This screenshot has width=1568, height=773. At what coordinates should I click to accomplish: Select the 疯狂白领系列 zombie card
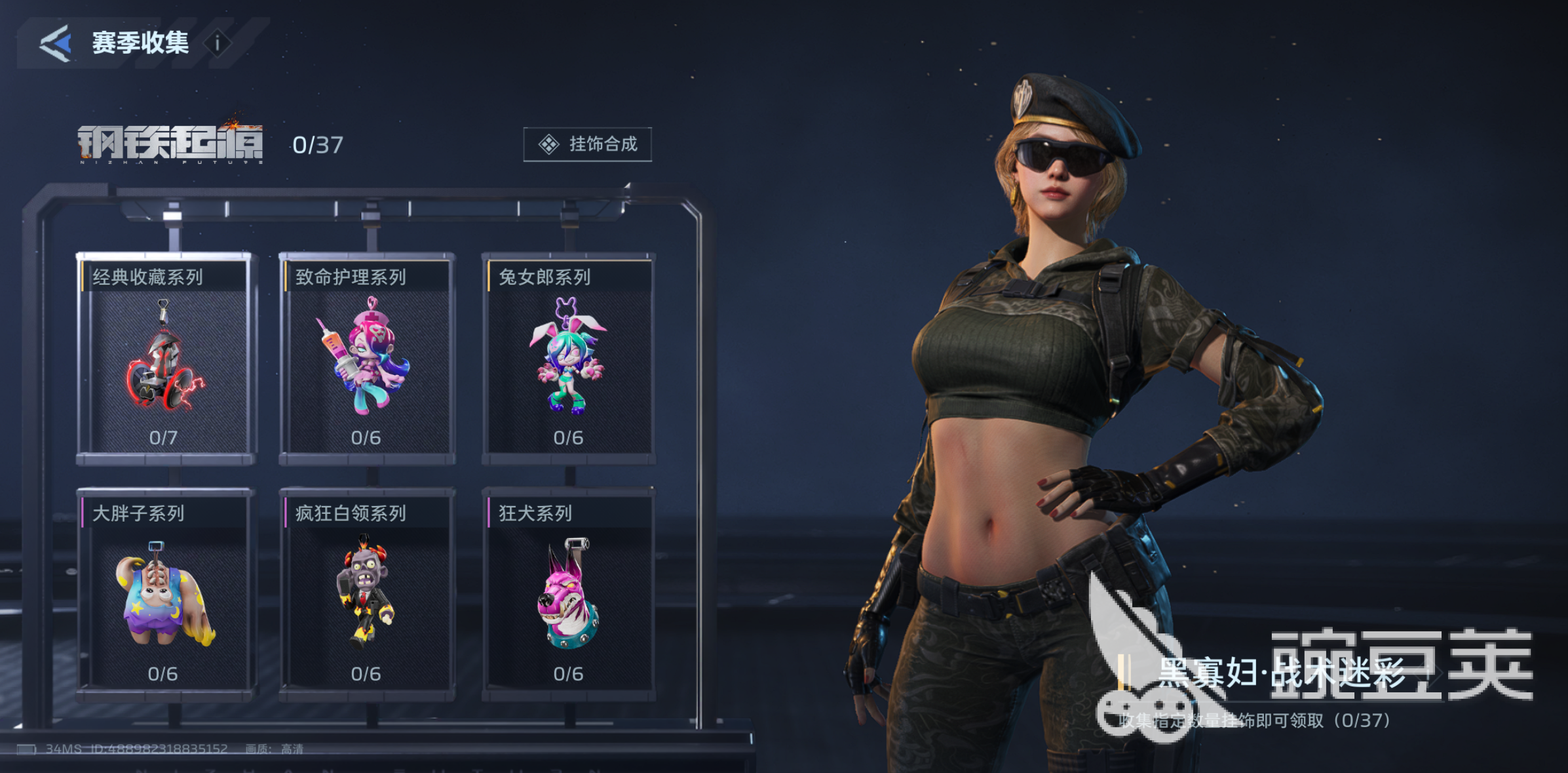coord(366,593)
